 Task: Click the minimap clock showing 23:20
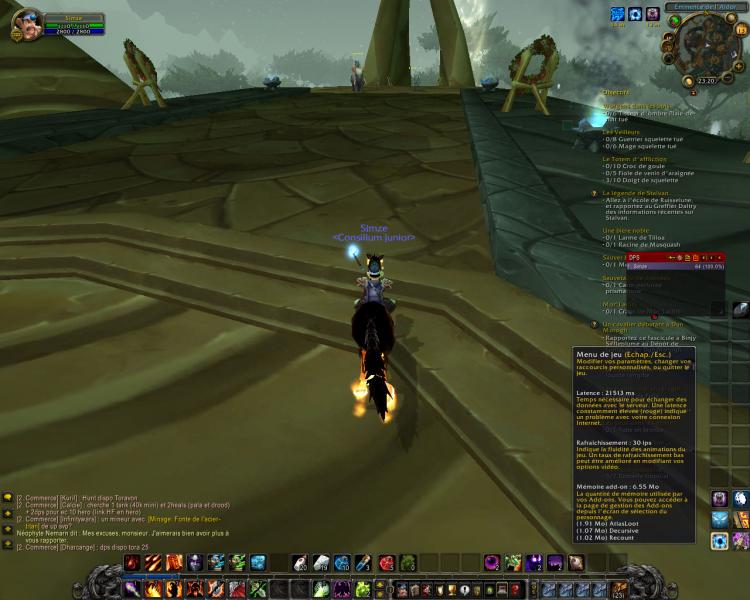click(706, 82)
